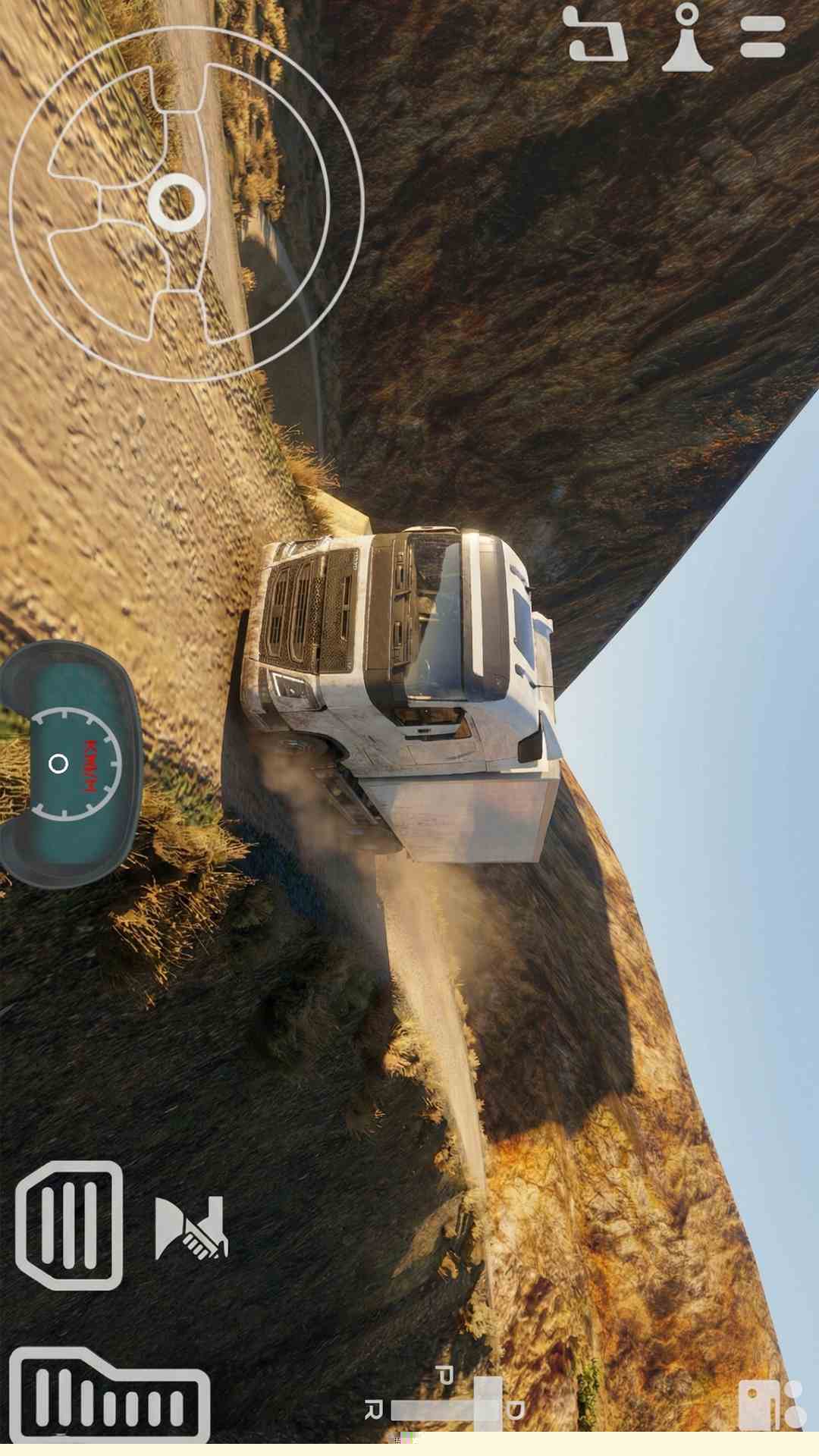Viewport: 819px width, 1456px height.
Task: Sound the truck horn icon
Action: 190,1228
